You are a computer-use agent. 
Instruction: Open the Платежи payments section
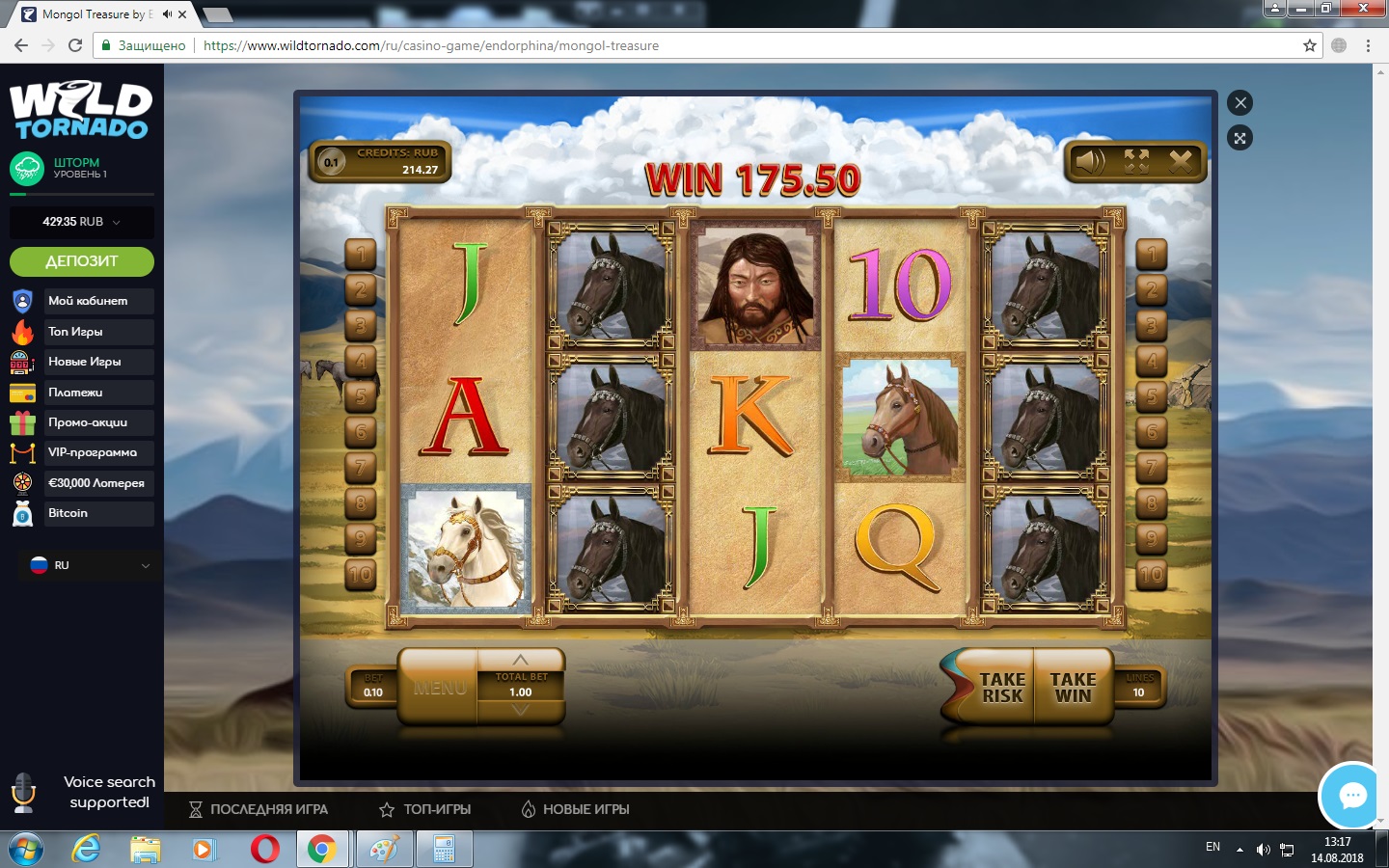coord(75,393)
